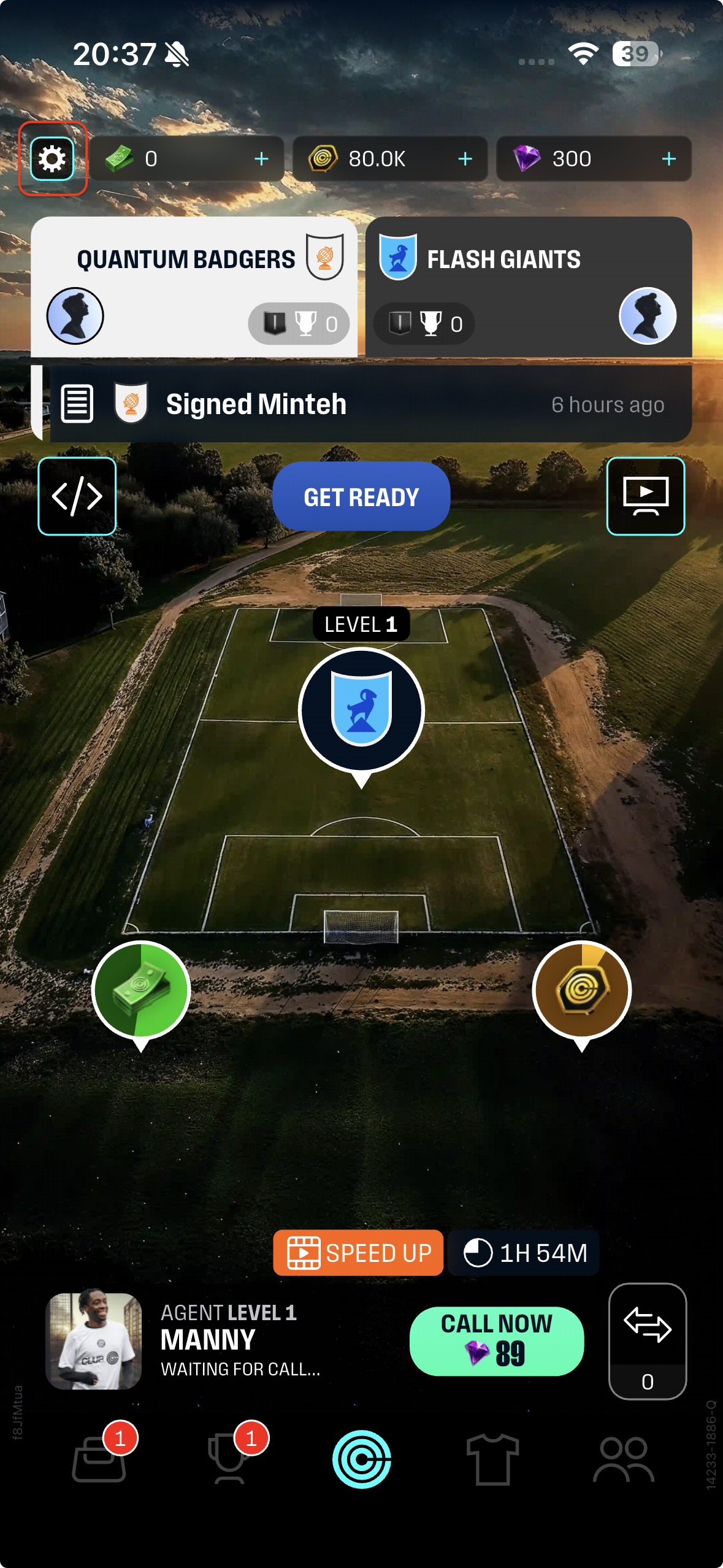Tap the swap arrows button
Image resolution: width=723 pixels, height=1568 pixels.
pyautogui.click(x=647, y=1325)
